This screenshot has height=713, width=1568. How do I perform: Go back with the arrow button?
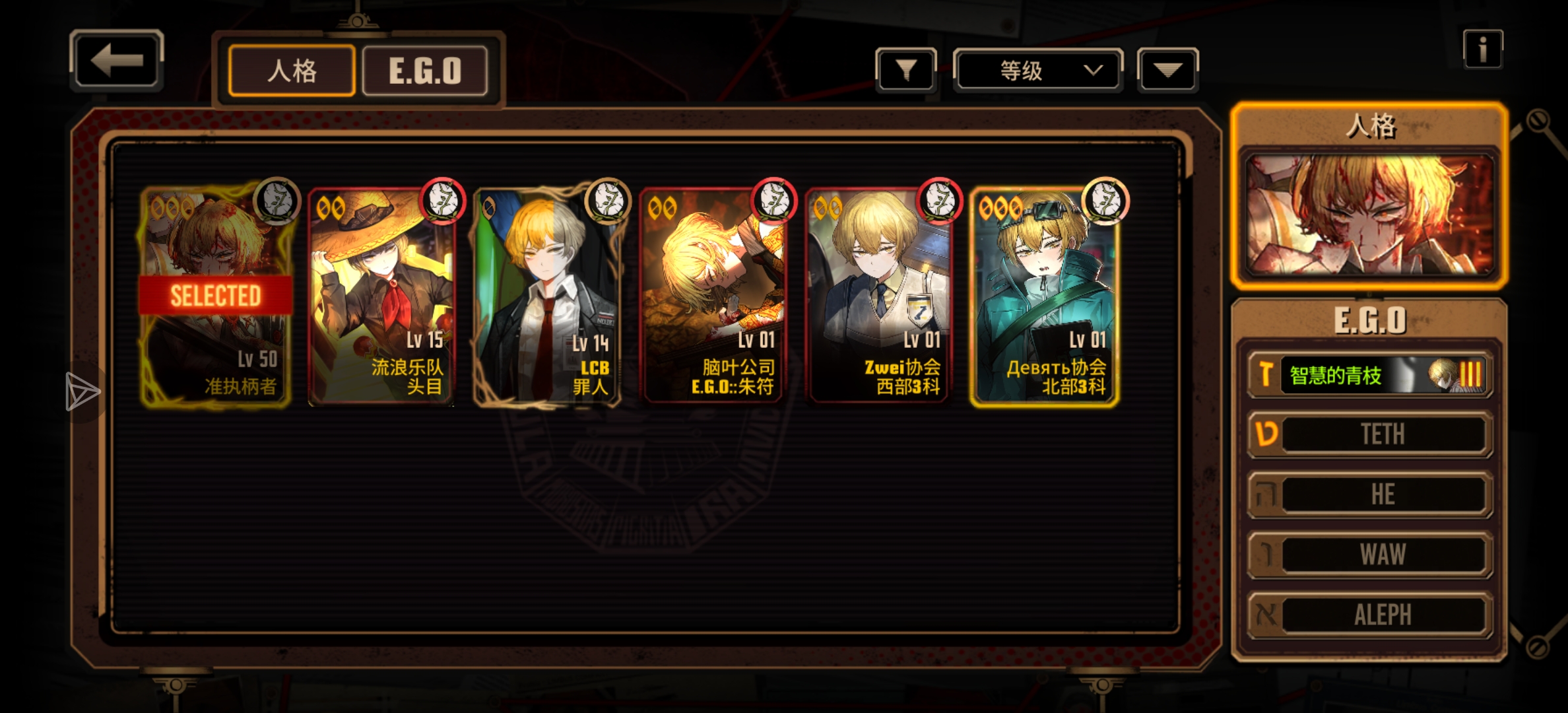[116, 60]
